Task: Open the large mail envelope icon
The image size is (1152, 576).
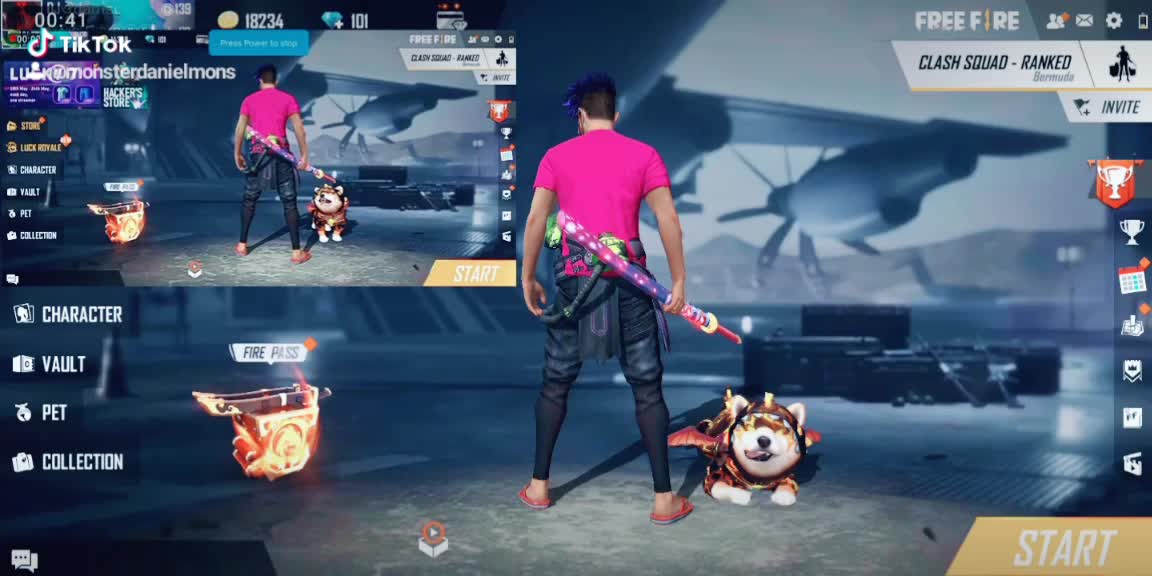Action: (x=1084, y=21)
